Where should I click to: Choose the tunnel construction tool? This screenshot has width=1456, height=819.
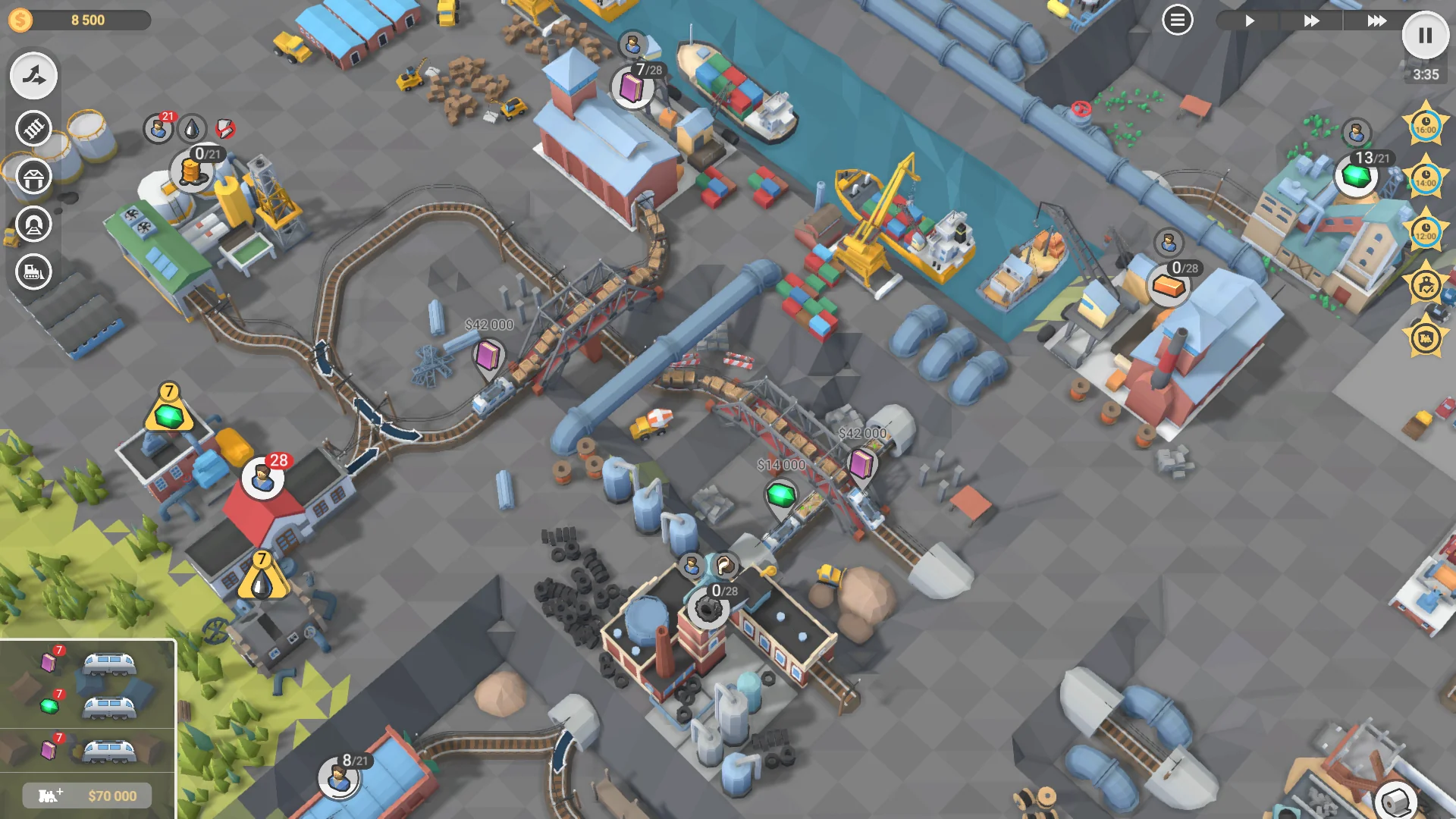tap(33, 224)
